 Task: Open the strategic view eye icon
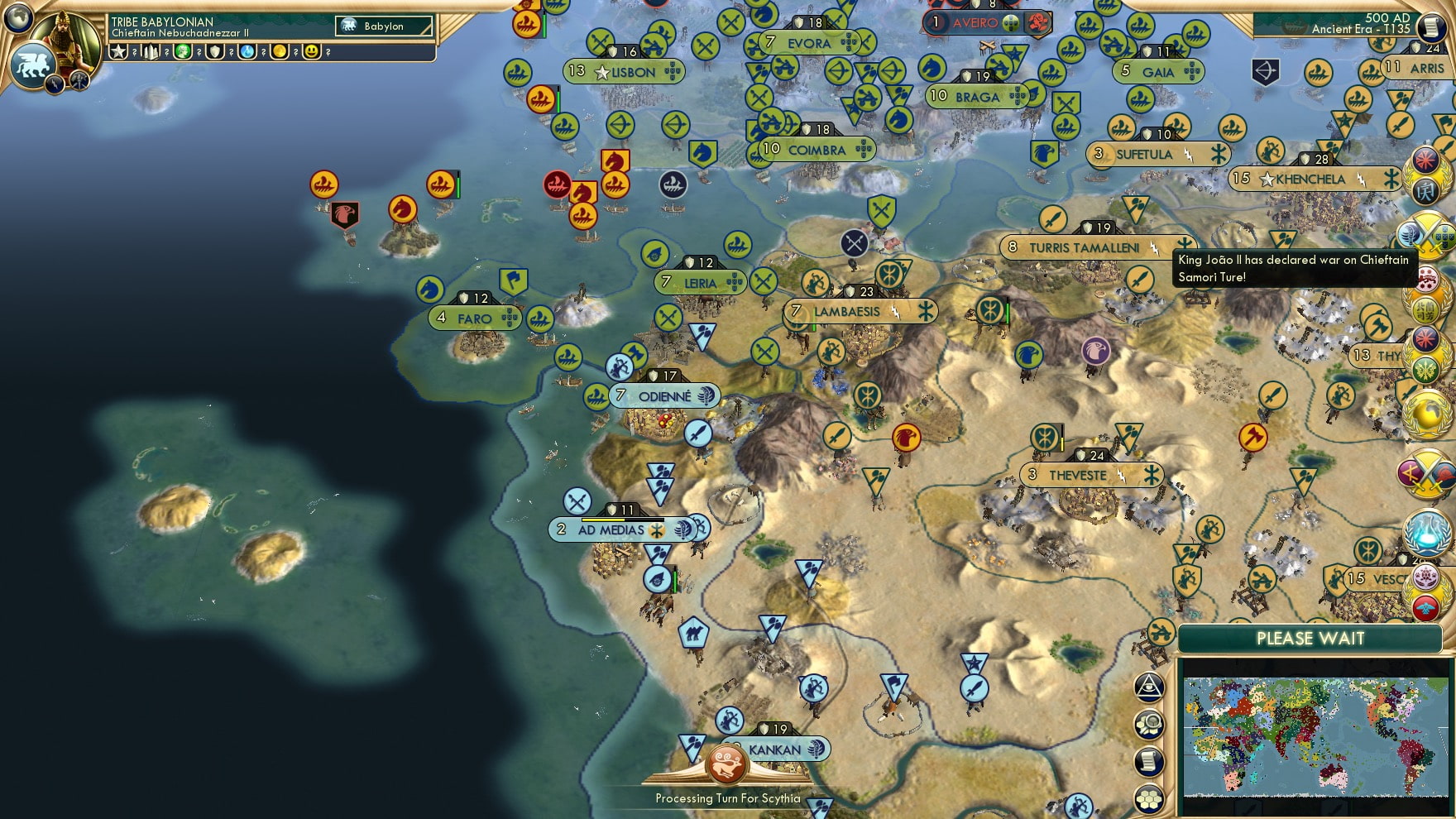coord(1149,687)
